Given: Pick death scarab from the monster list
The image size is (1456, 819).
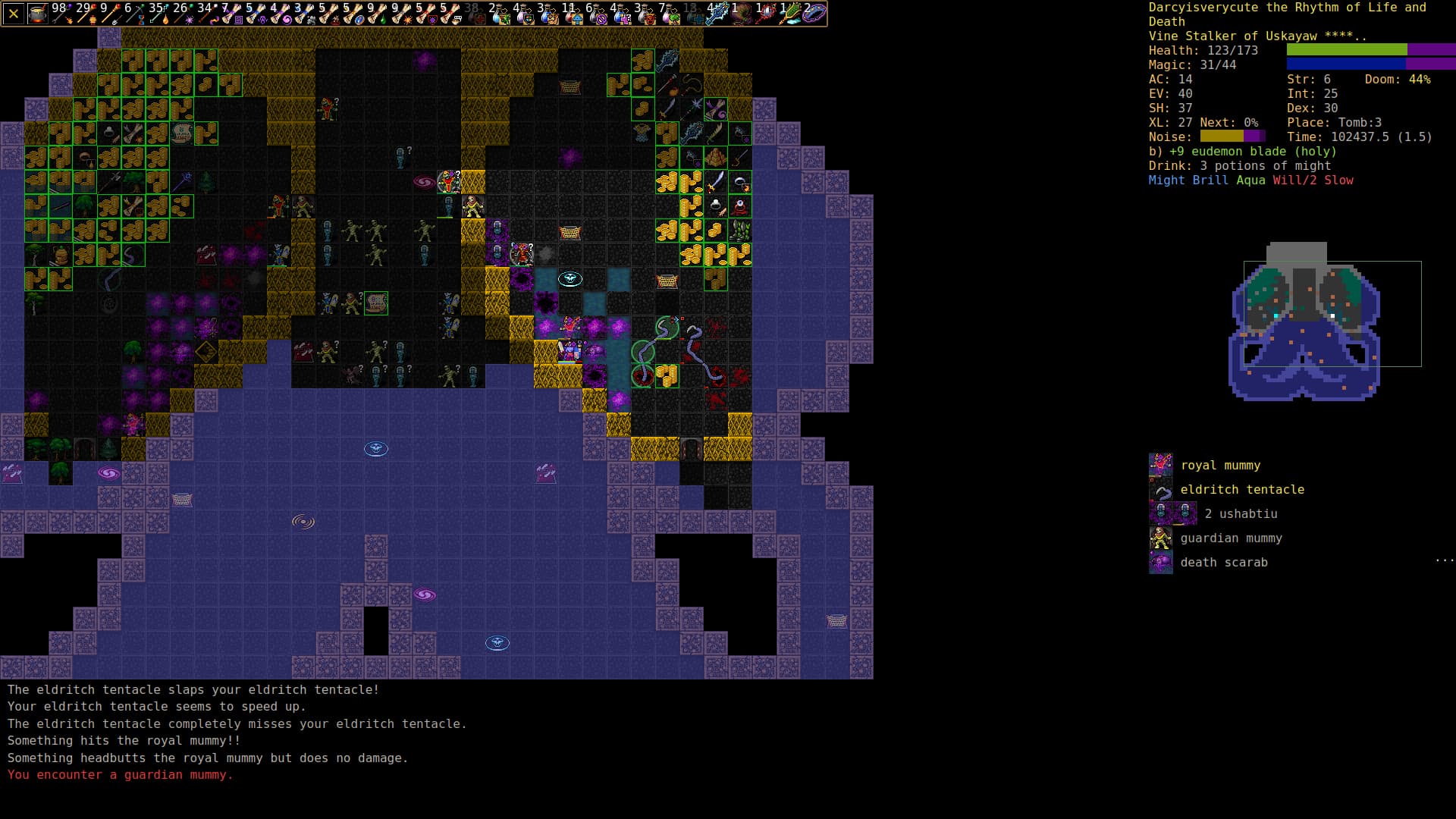Looking at the screenshot, I should click(x=1223, y=563).
